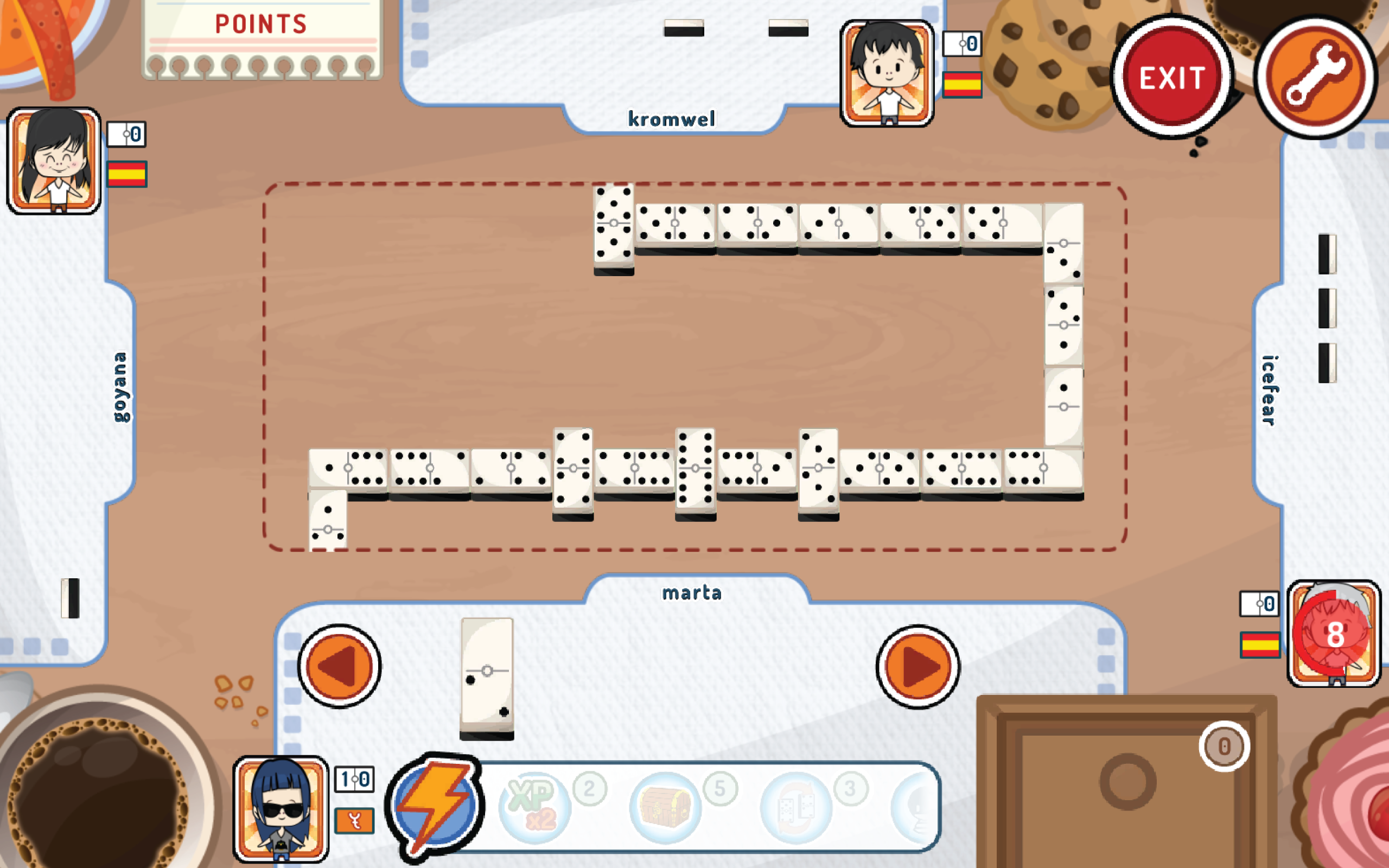The height and width of the screenshot is (868, 1389).
Task: Click the red EXIT button
Action: [x=1171, y=78]
